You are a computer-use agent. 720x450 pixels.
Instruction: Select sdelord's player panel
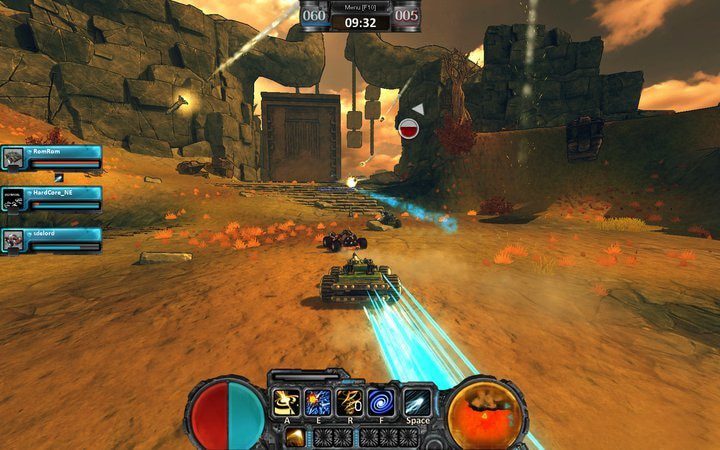click(52, 240)
